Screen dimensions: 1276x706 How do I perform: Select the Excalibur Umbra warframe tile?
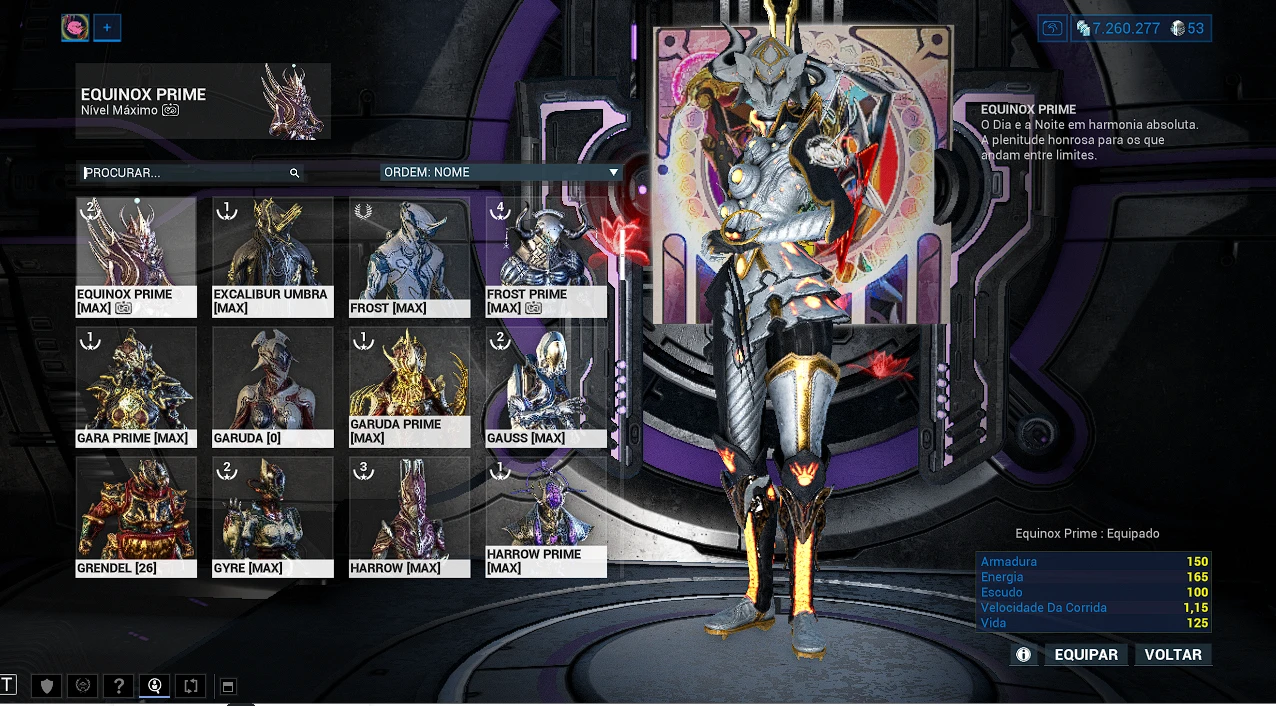272,257
